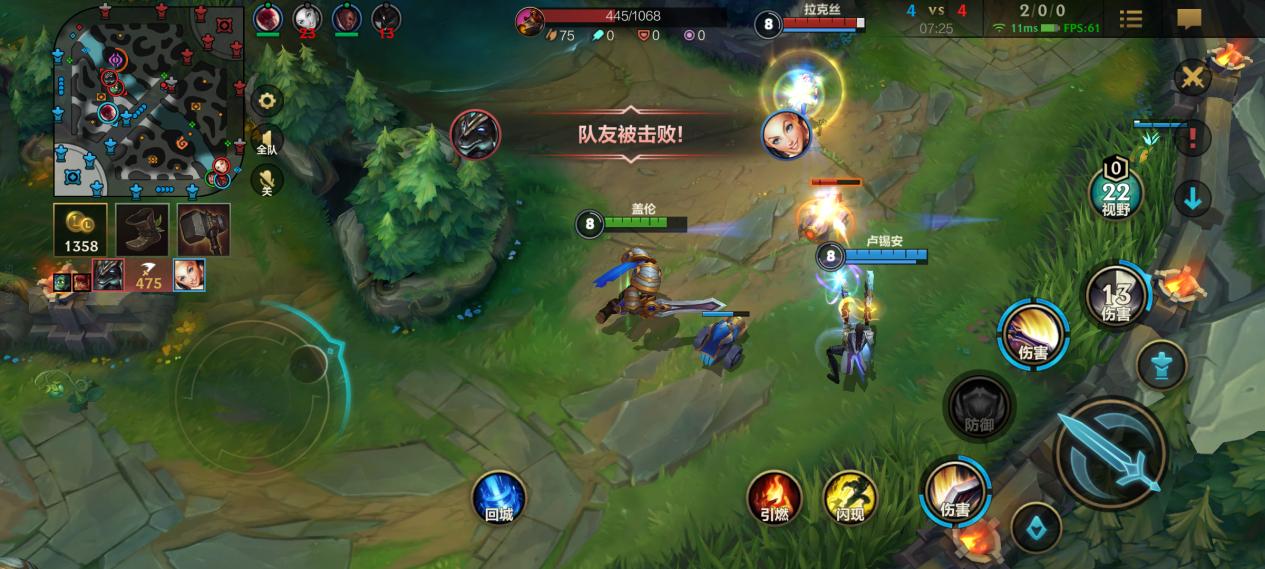
Task: Buy the recommended hammer item
Action: coord(204,230)
